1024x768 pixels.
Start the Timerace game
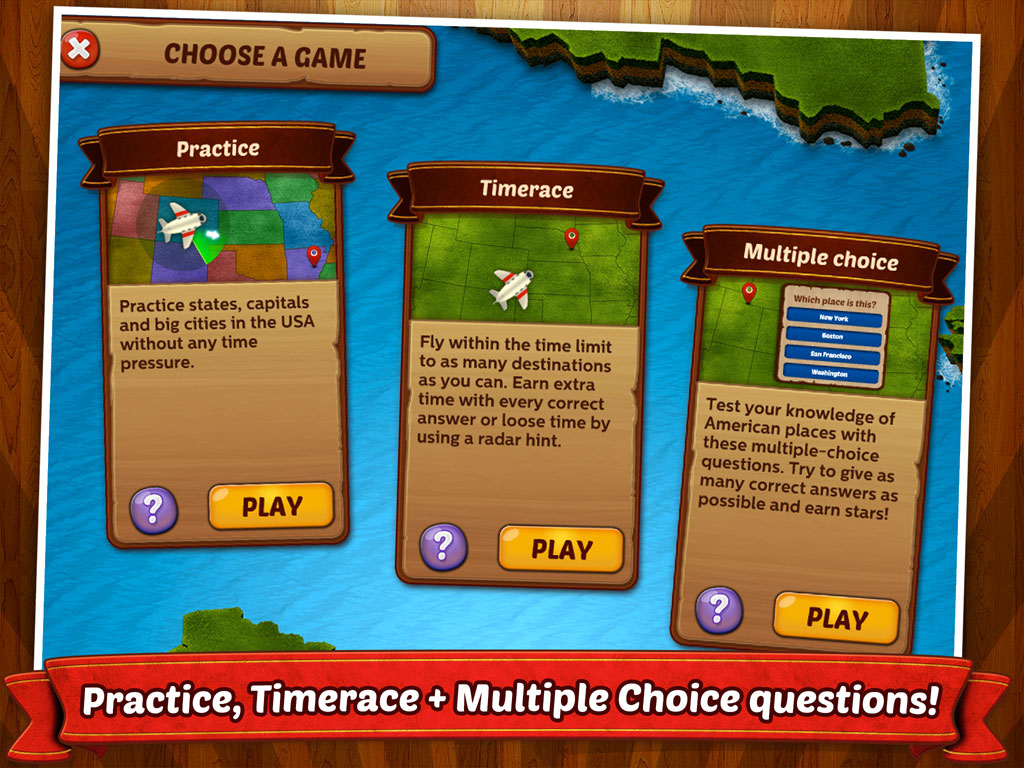[x=560, y=549]
